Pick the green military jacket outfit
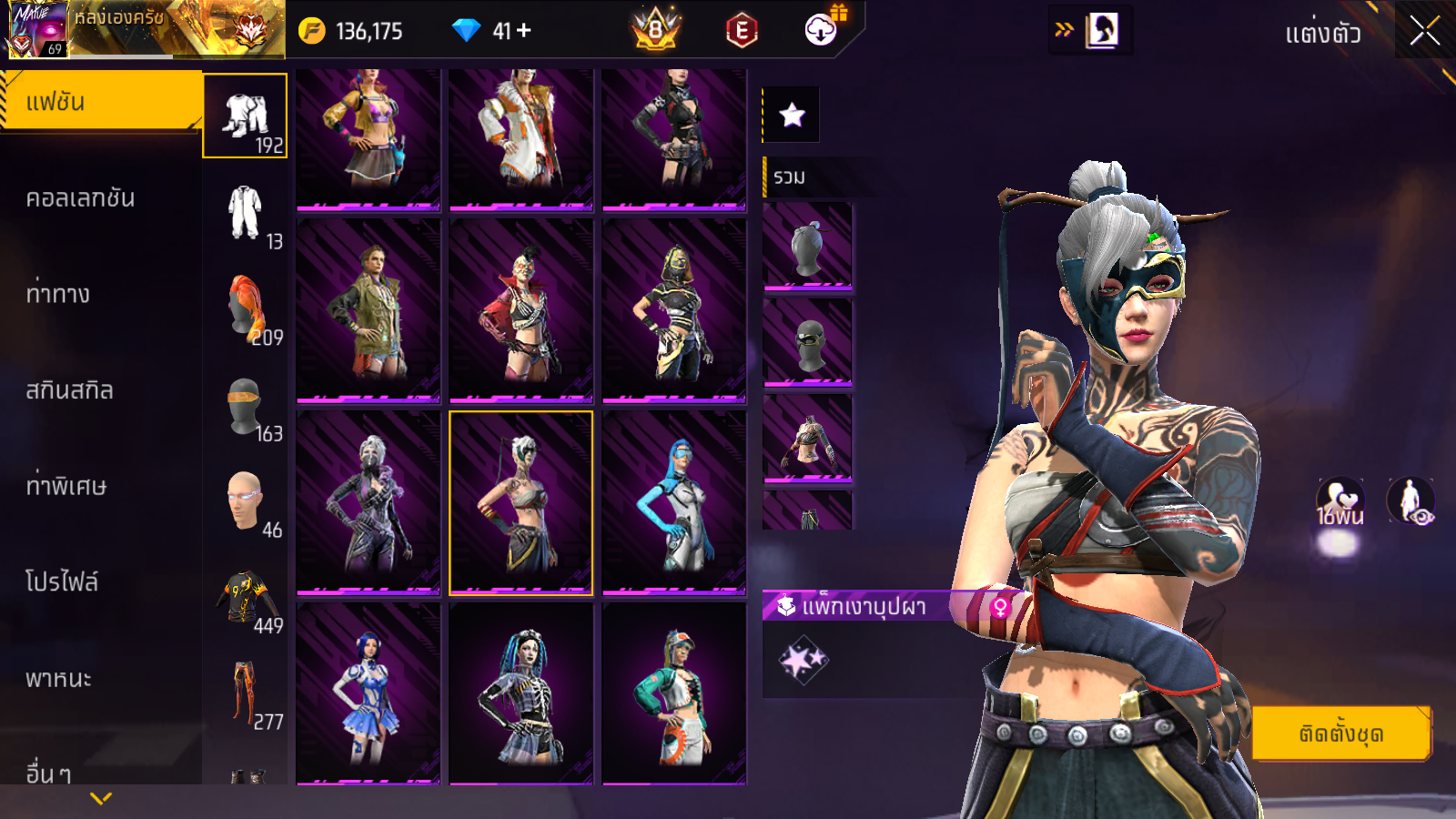This screenshot has height=819, width=1456. (369, 310)
